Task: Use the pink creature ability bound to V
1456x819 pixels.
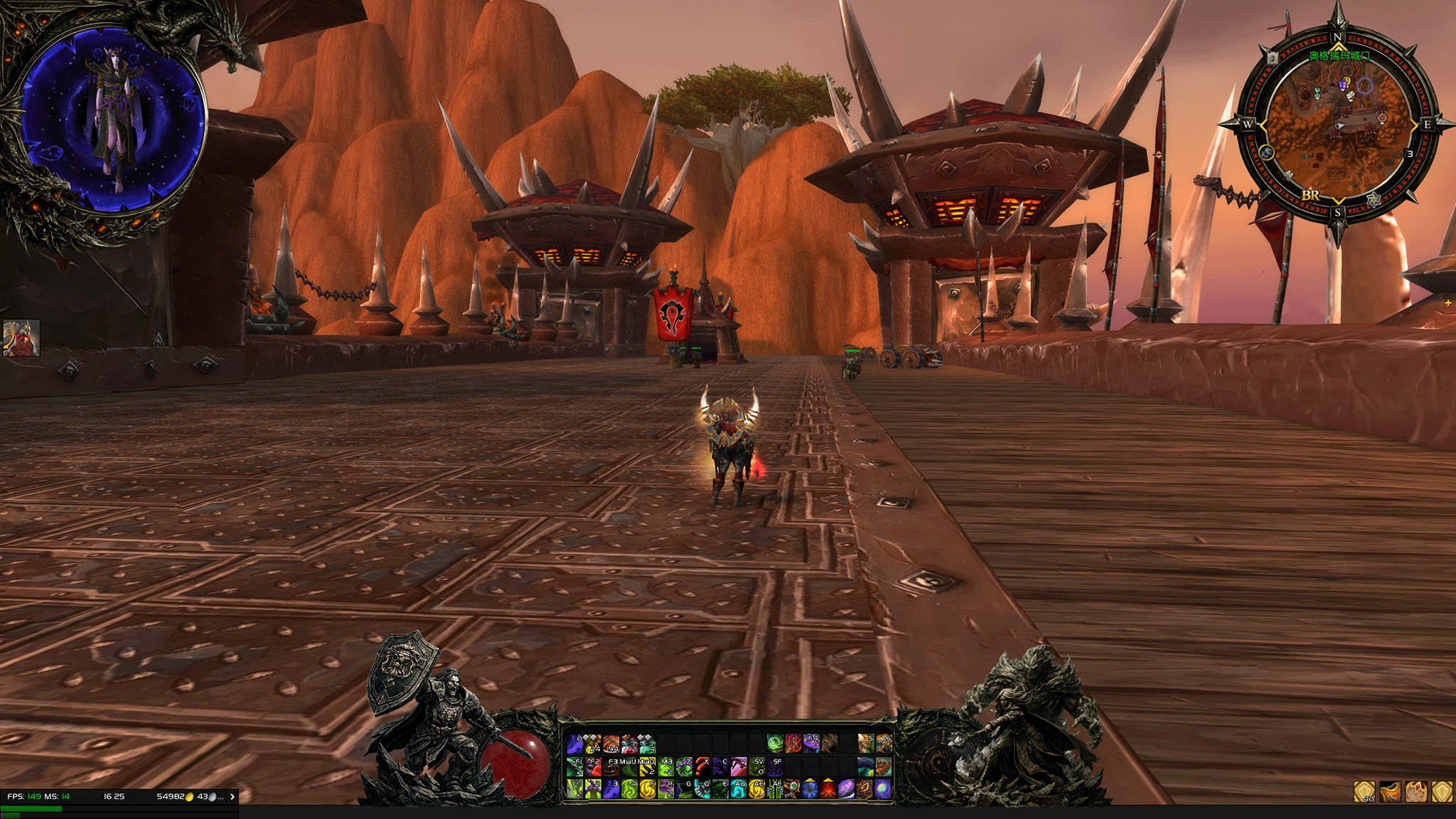Action: pos(738,766)
